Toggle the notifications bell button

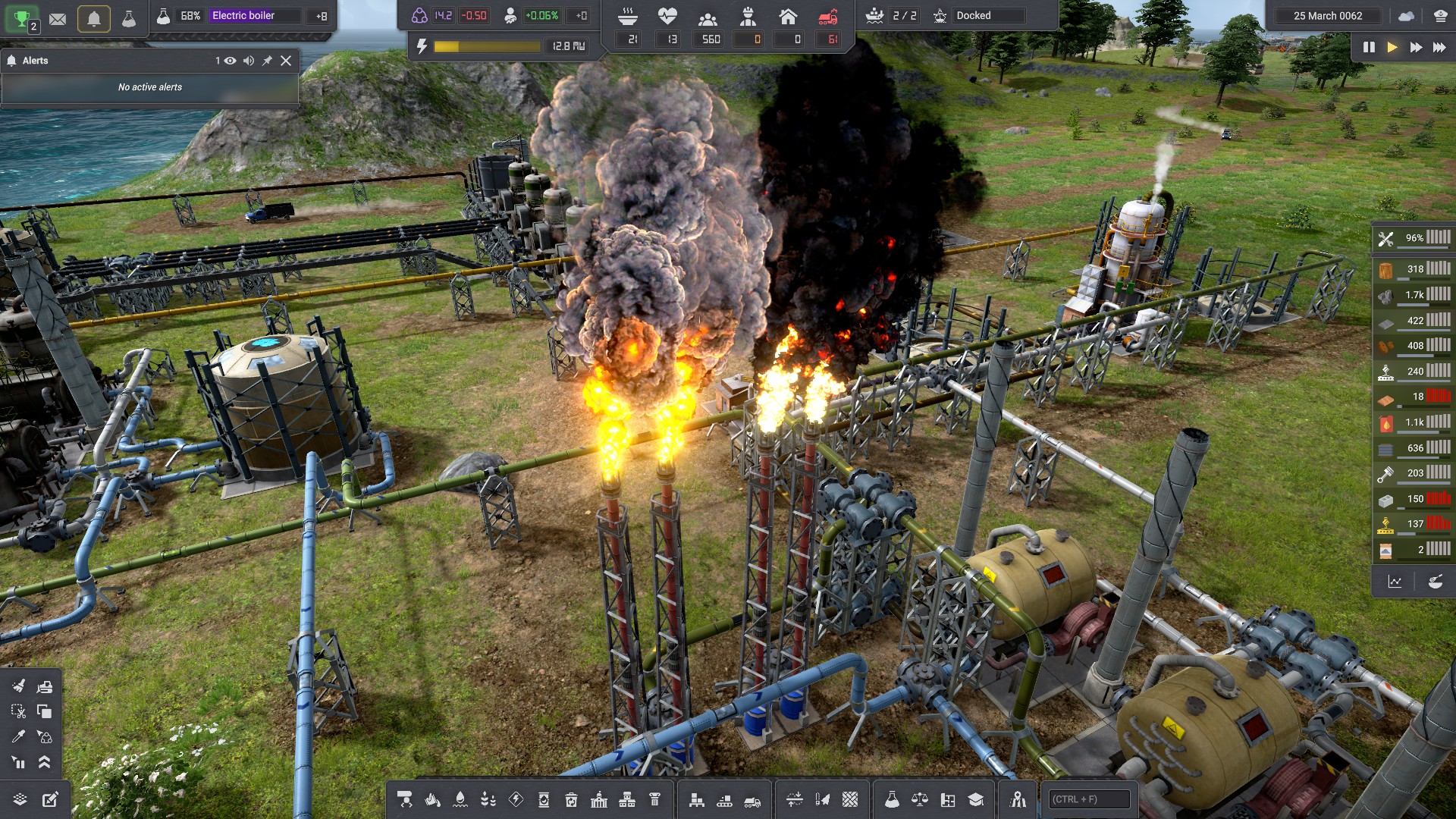[x=94, y=19]
